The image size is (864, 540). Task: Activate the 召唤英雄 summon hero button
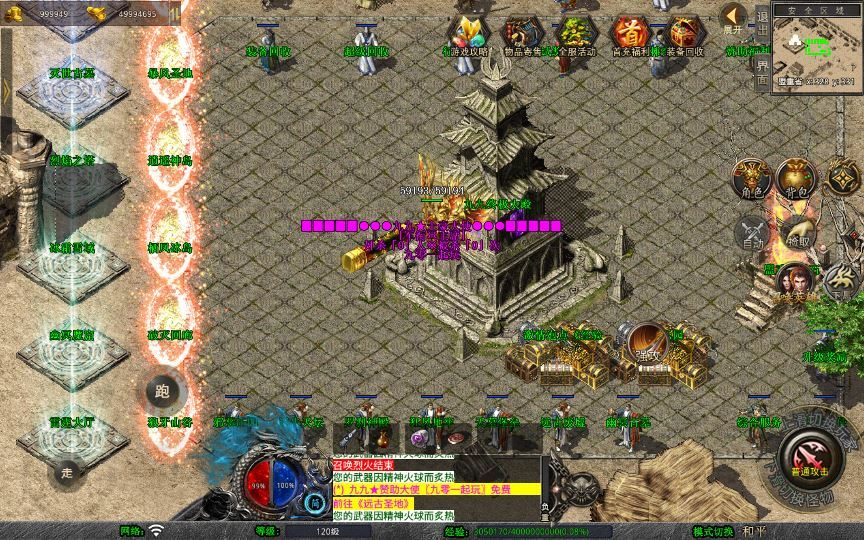[x=792, y=280]
